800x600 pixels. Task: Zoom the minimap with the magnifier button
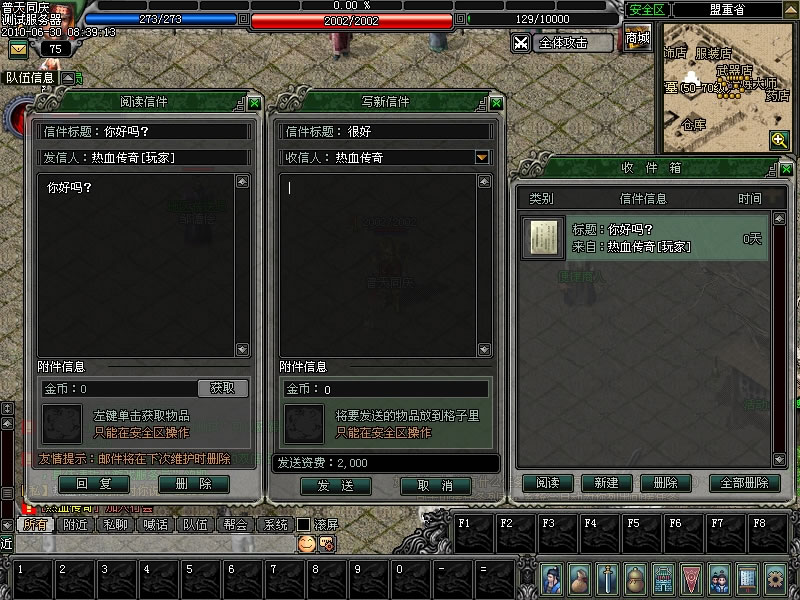779,140
